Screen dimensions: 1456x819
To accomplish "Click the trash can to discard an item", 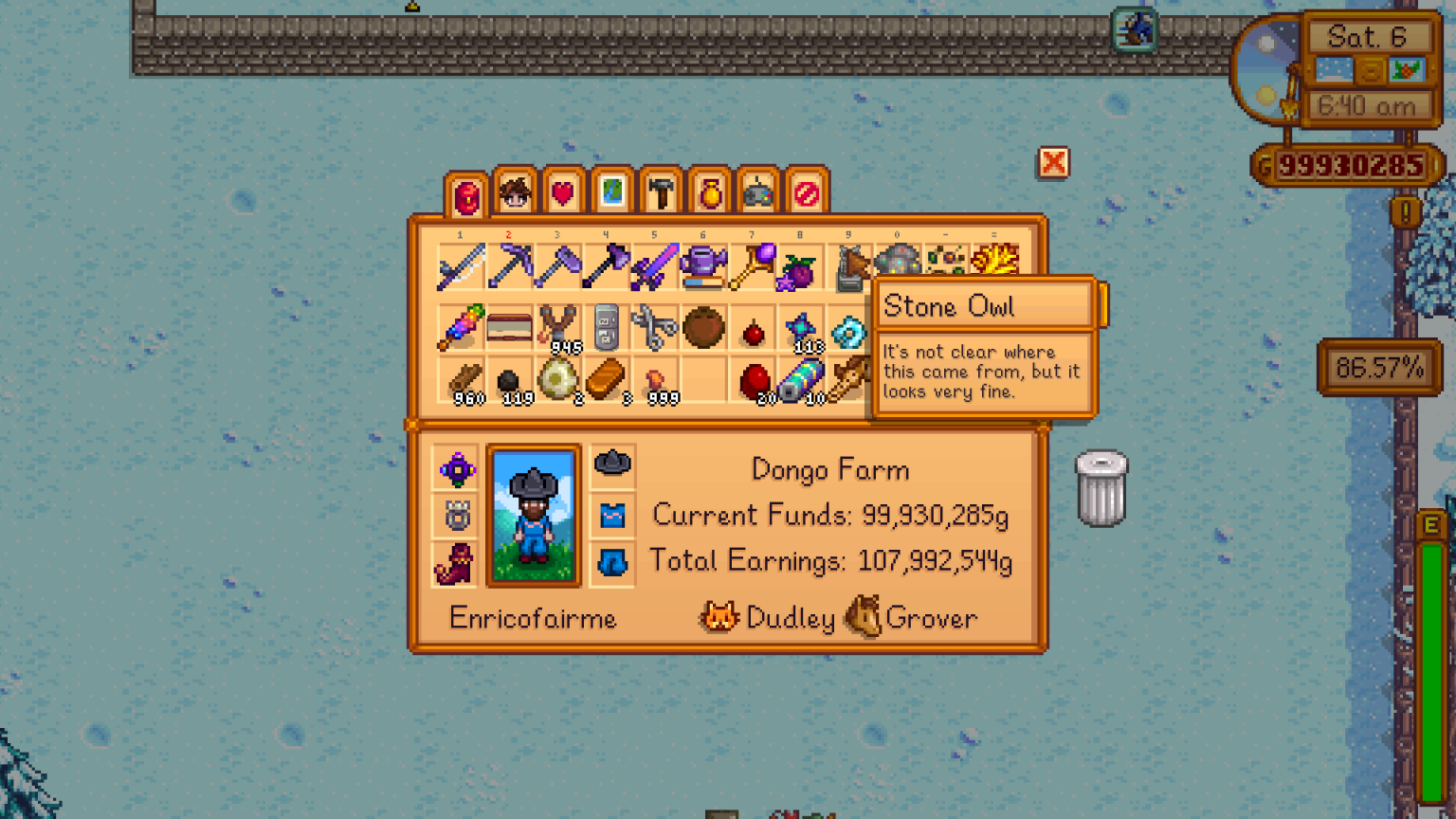I will point(1100,488).
